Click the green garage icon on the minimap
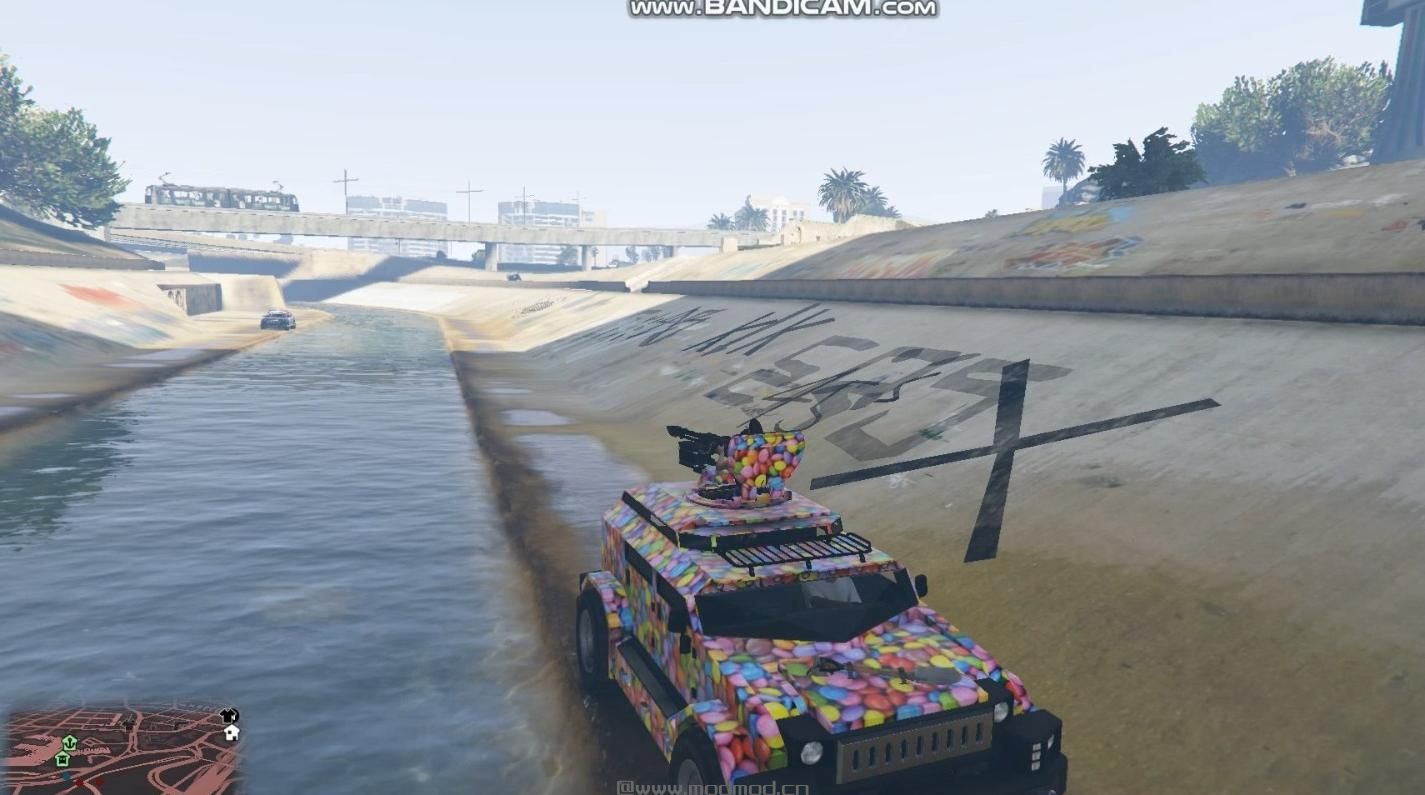The image size is (1425, 795). (62, 758)
